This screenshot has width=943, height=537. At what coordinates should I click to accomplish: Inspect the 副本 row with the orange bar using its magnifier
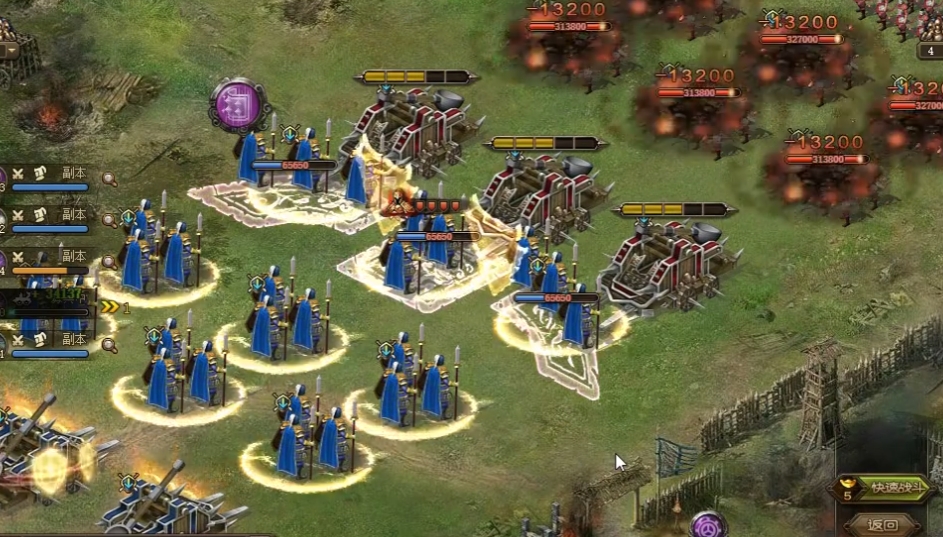108,259
